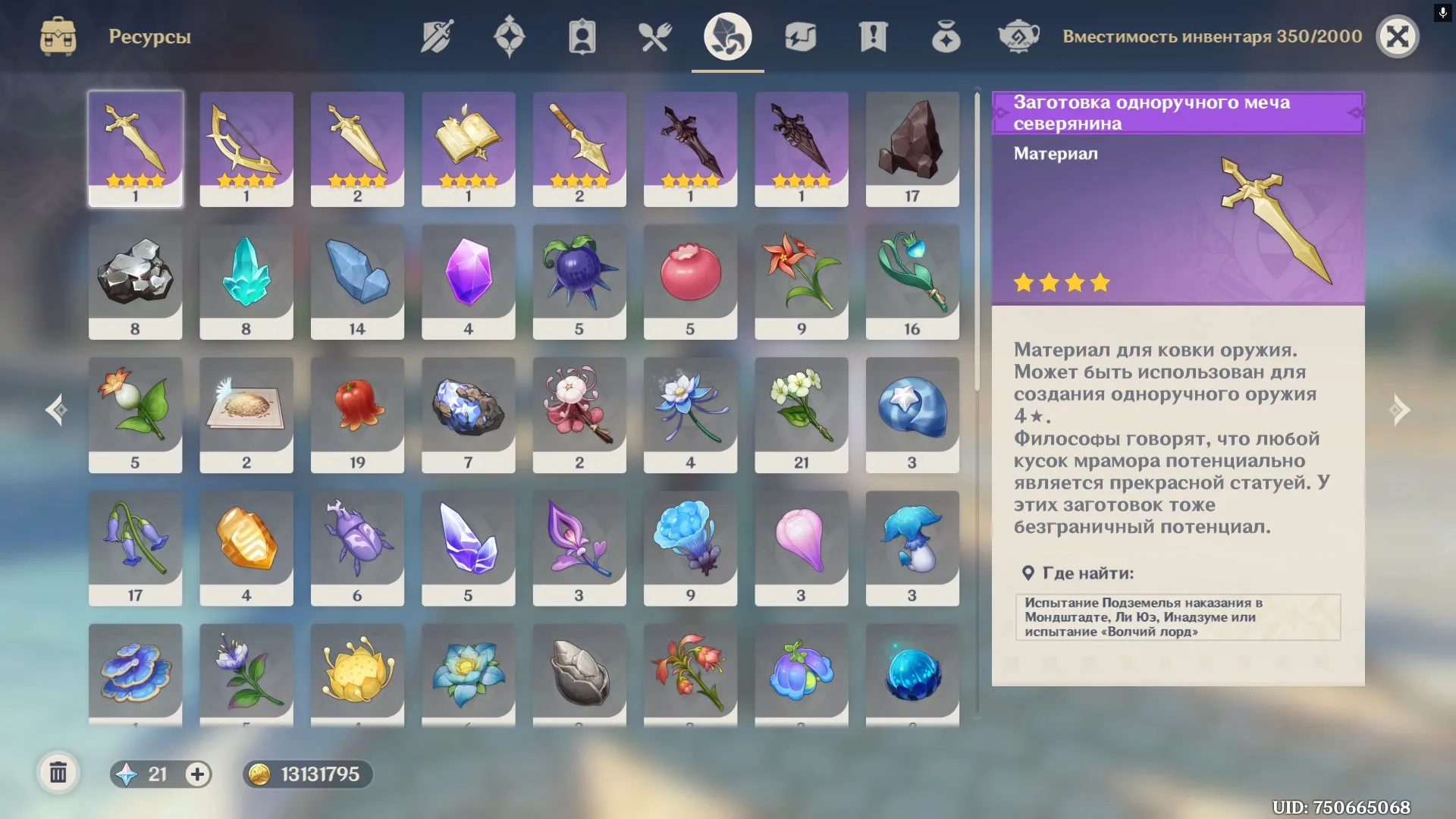This screenshot has width=1456, height=819.
Task: Select the trash can destroy icon
Action: [x=58, y=773]
